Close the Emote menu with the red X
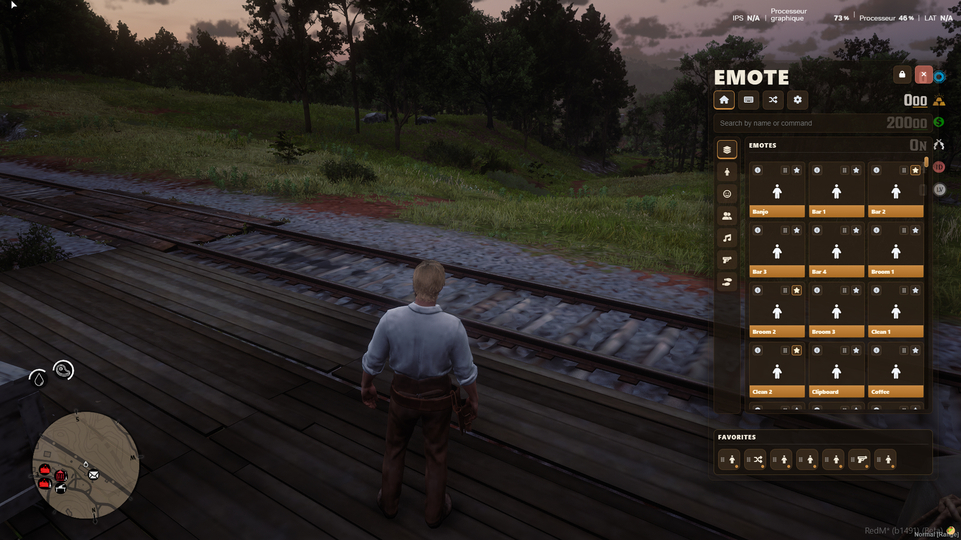The image size is (961, 540). [x=924, y=74]
